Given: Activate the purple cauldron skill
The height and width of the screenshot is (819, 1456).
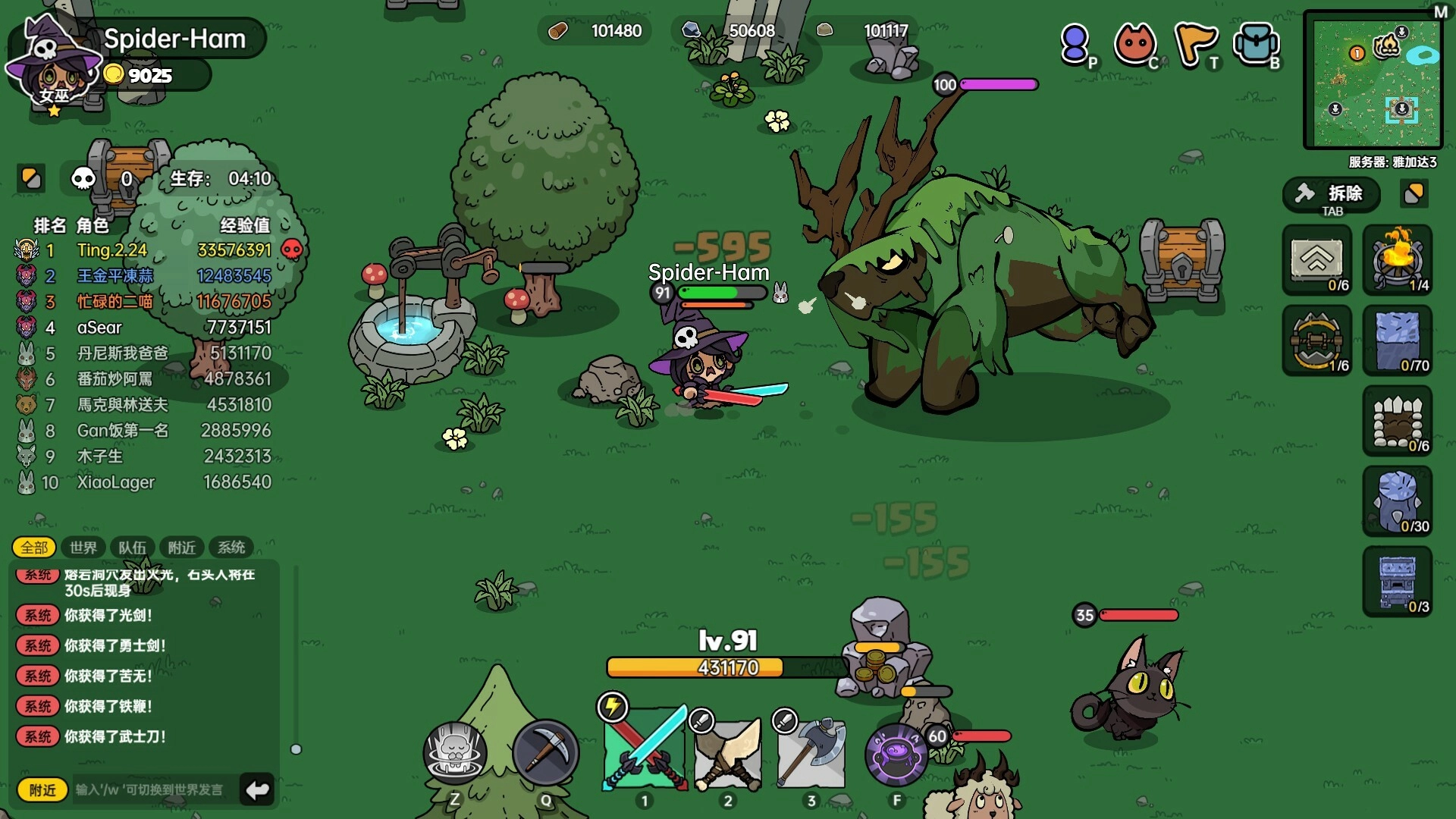Looking at the screenshot, I should (x=896, y=755).
